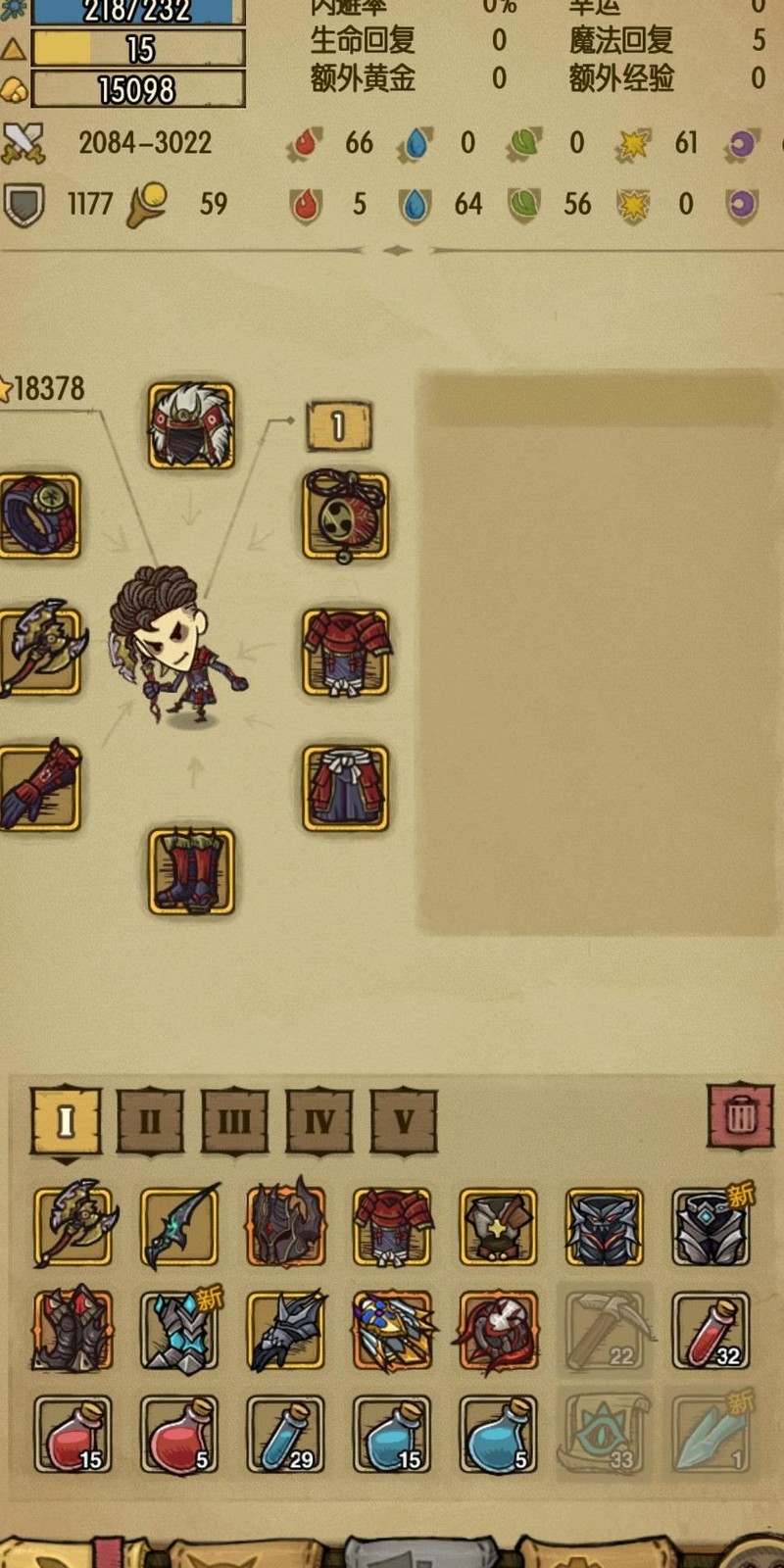This screenshot has width=784, height=1568.
Task: Select the red potion stack of 32
Action: click(x=710, y=1330)
